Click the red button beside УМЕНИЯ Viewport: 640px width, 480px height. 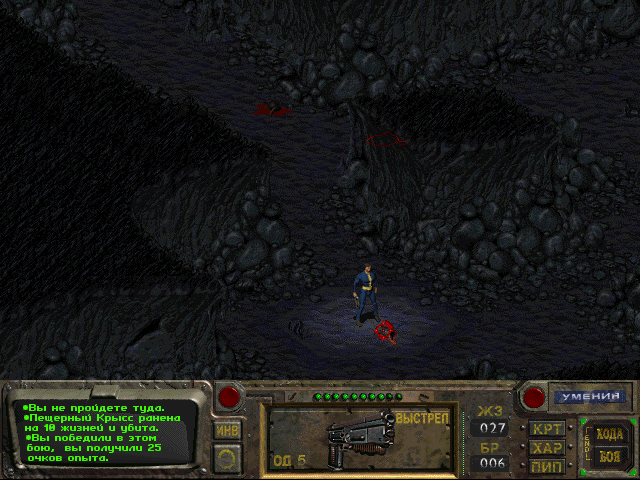[x=534, y=397]
